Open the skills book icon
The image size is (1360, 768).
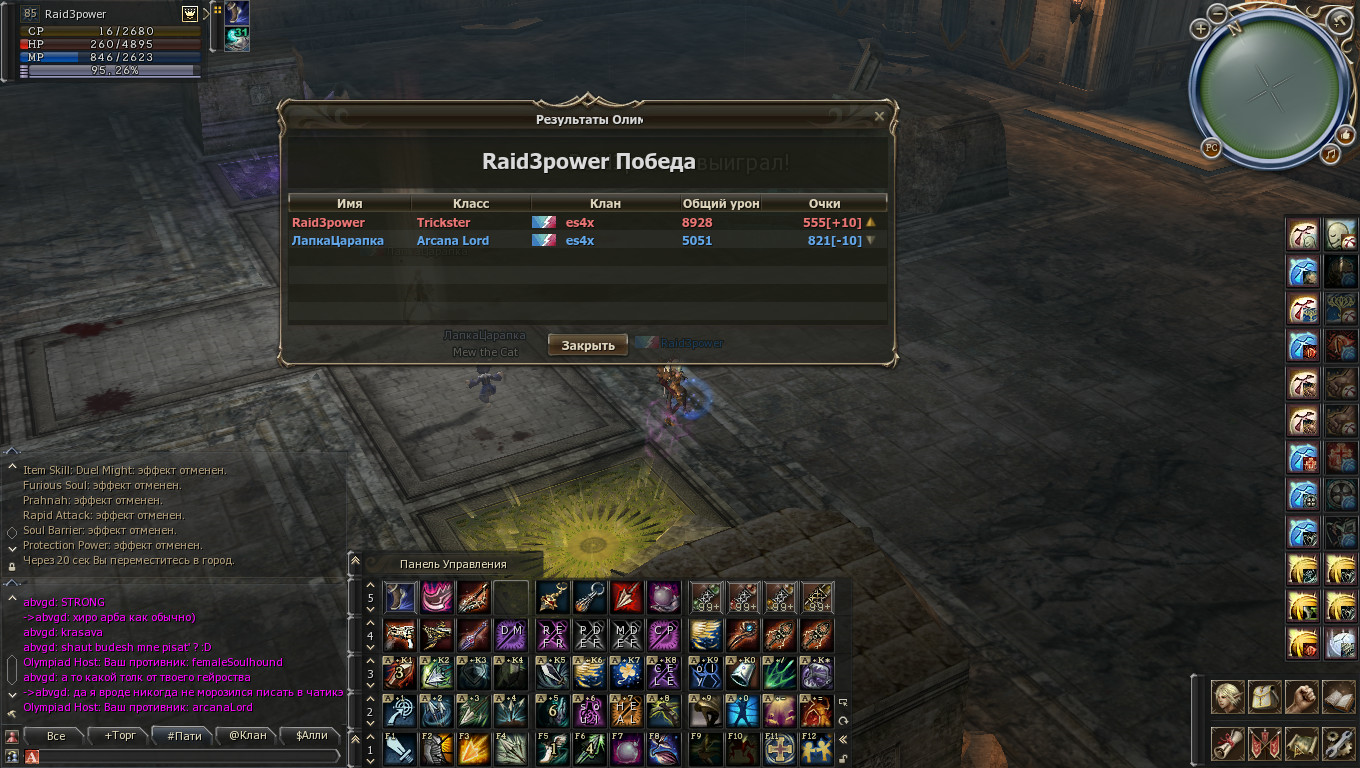tap(1338, 697)
